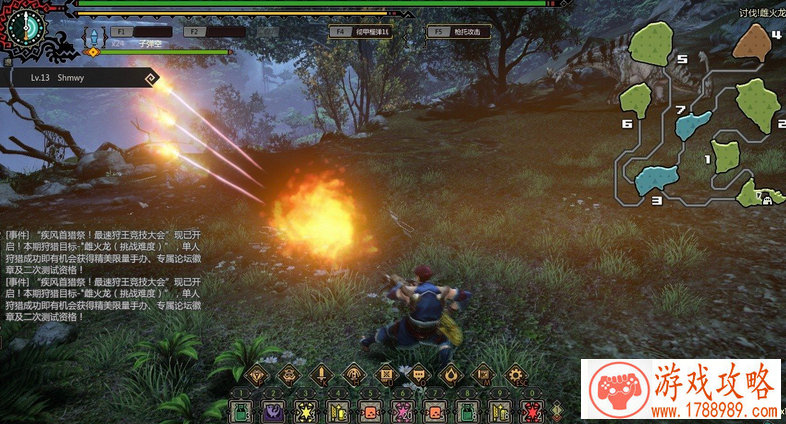The width and height of the screenshot is (786, 424).
Task: Open settings via the gear icon
Action: pyautogui.click(x=516, y=376)
